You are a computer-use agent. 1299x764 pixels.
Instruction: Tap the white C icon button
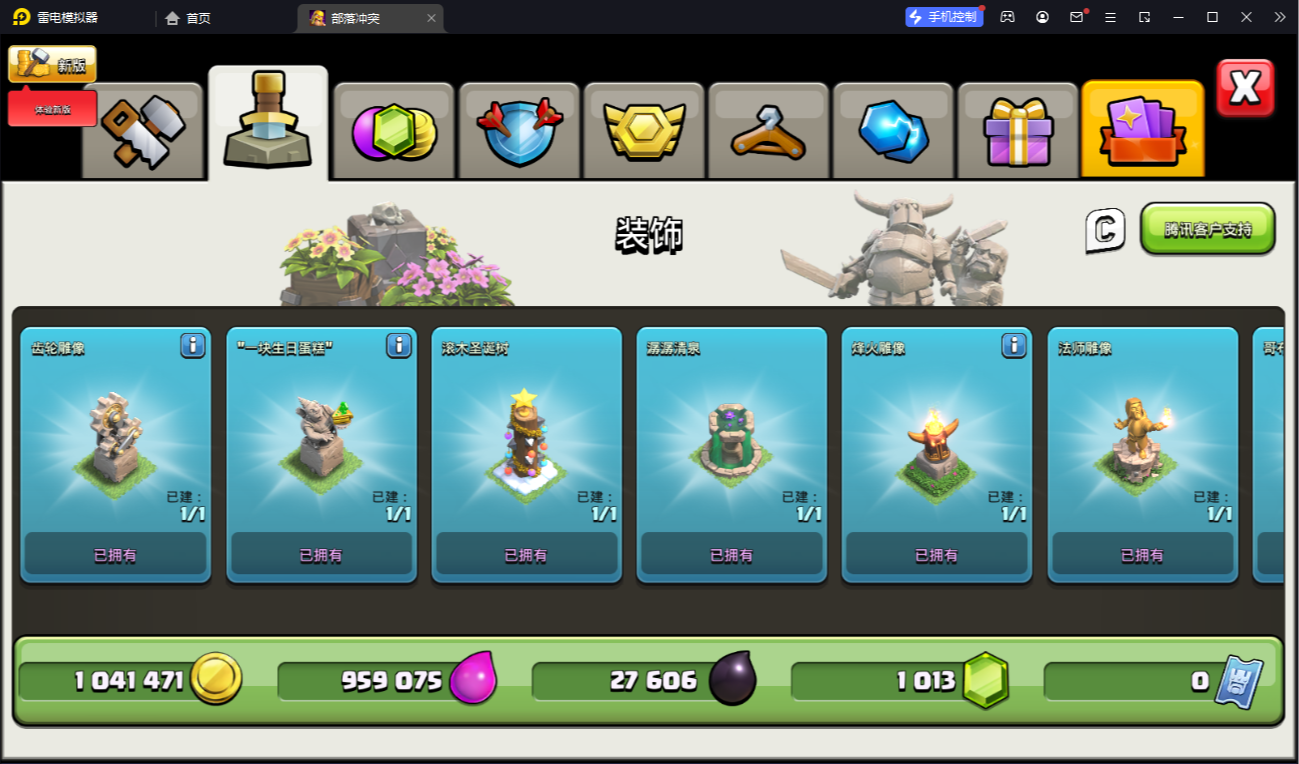1105,230
